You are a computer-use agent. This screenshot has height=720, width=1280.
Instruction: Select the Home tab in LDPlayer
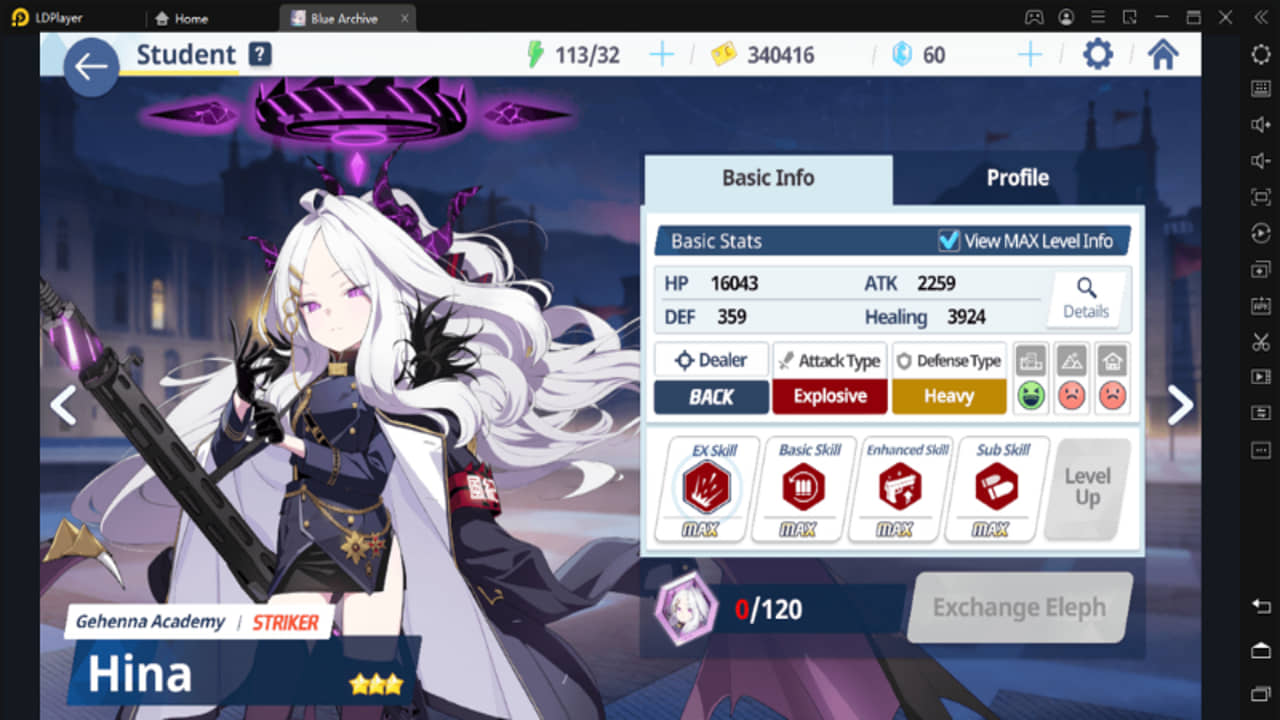[184, 17]
